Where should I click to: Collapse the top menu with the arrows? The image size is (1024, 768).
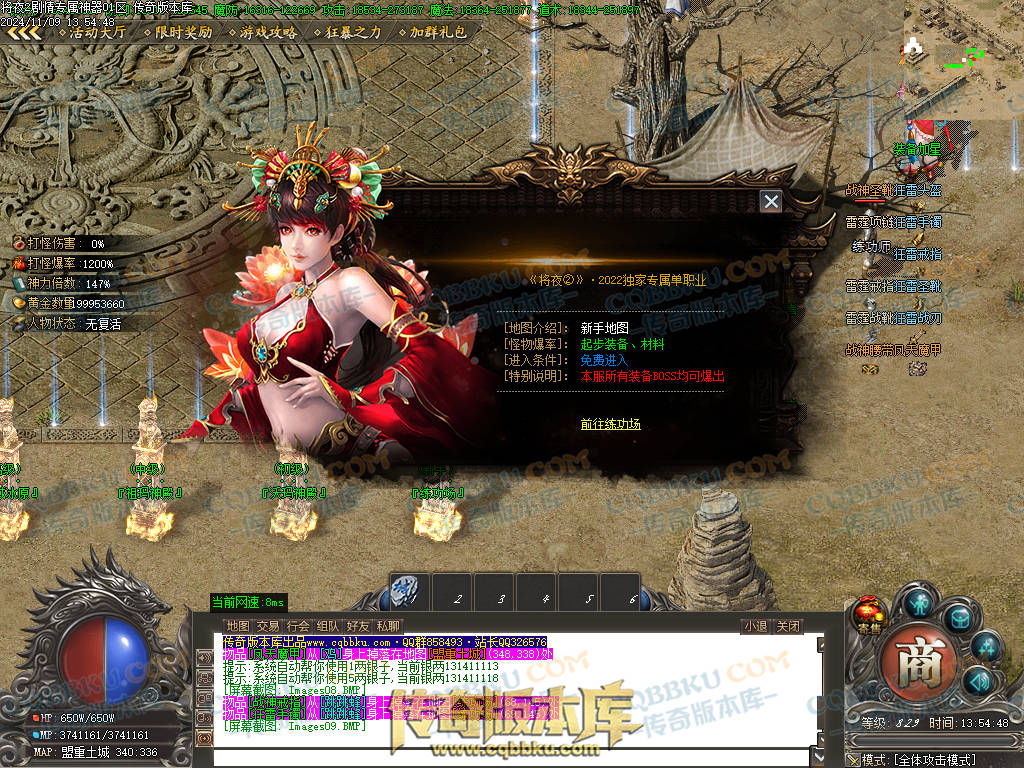(25, 32)
